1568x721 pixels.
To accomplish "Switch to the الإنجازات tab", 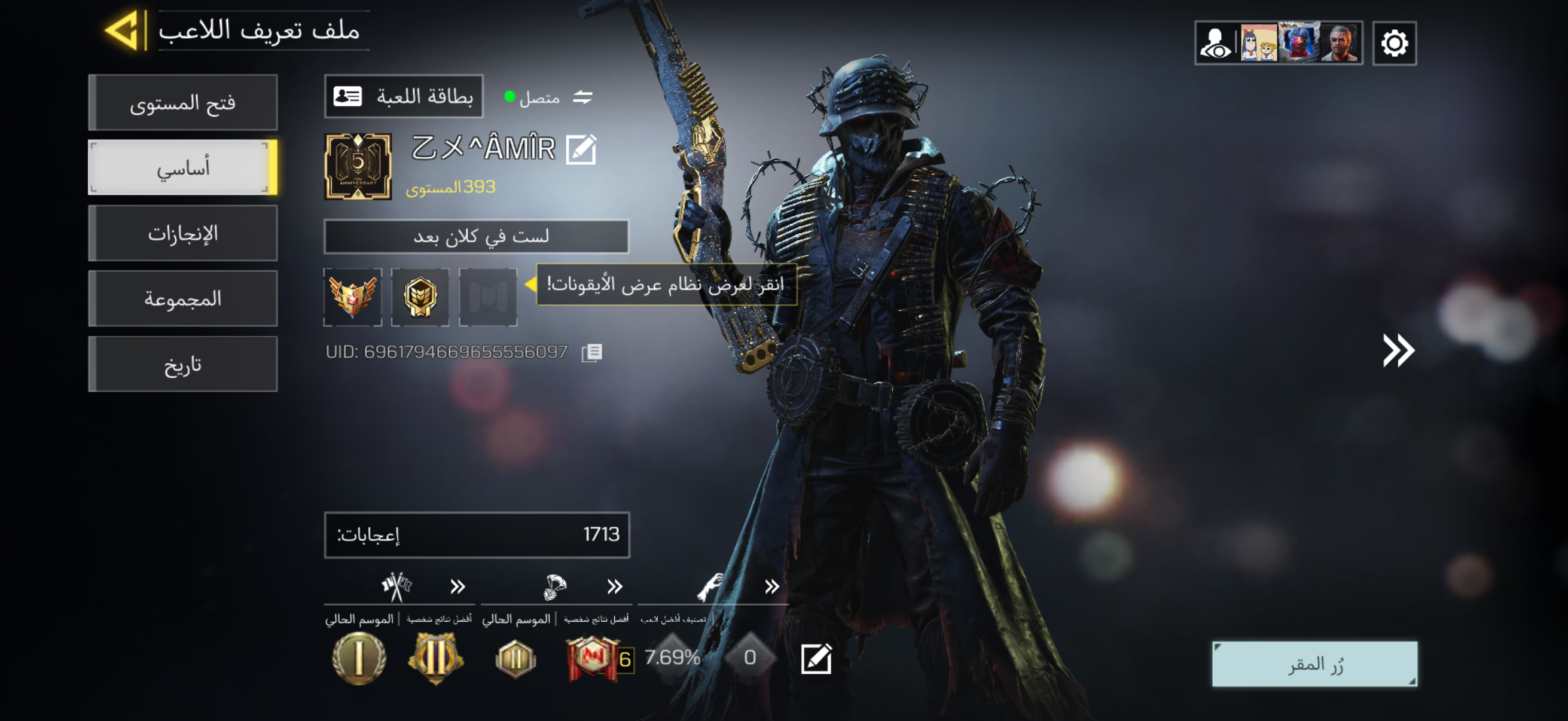I will click(182, 234).
